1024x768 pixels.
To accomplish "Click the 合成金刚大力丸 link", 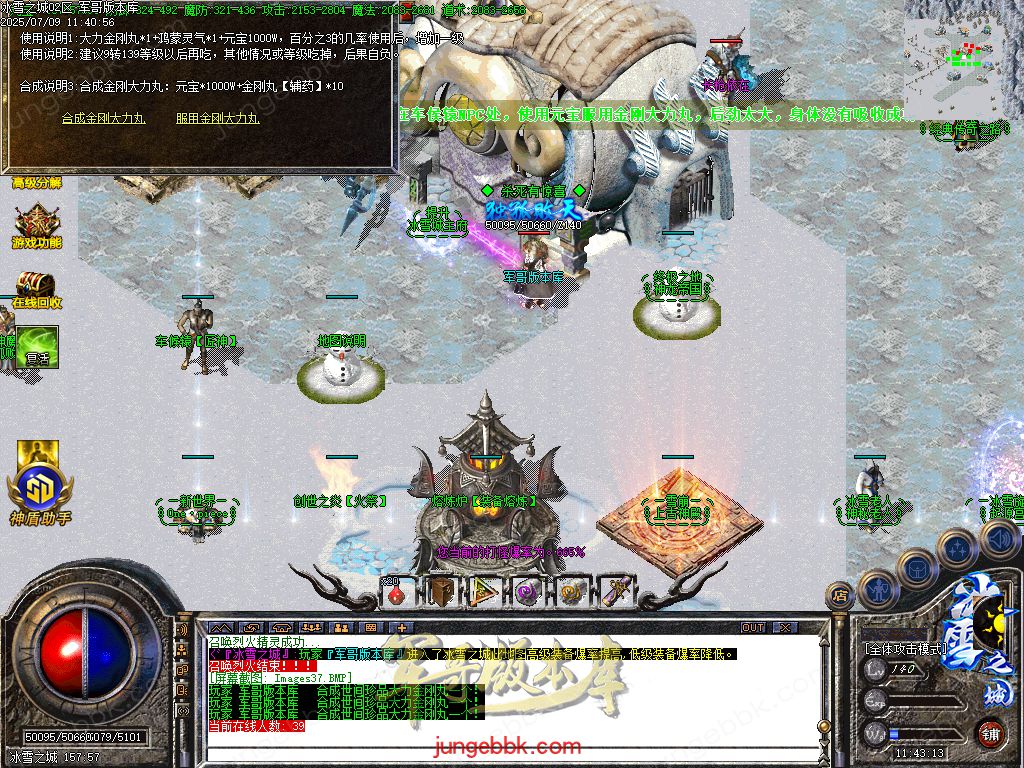I will (x=104, y=118).
